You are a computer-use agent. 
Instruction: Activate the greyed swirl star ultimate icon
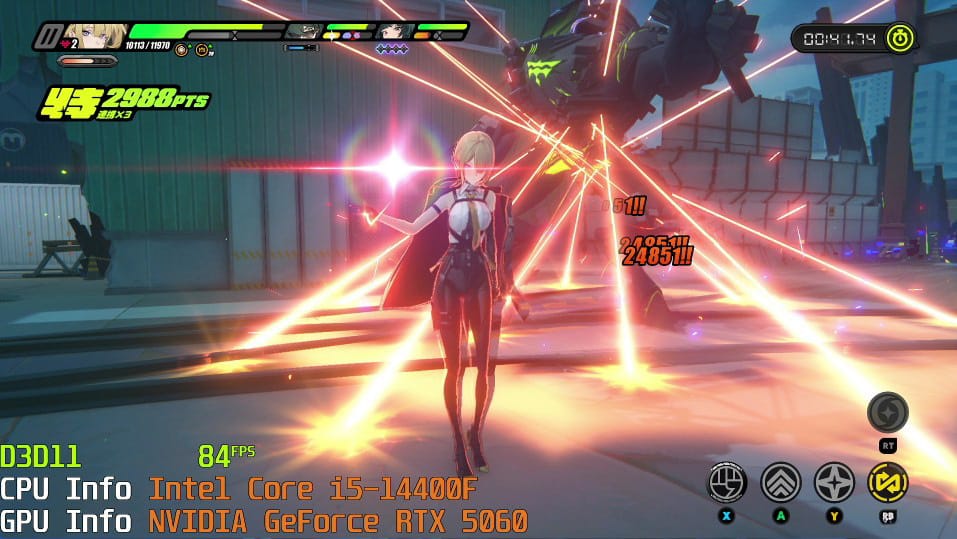(887, 412)
